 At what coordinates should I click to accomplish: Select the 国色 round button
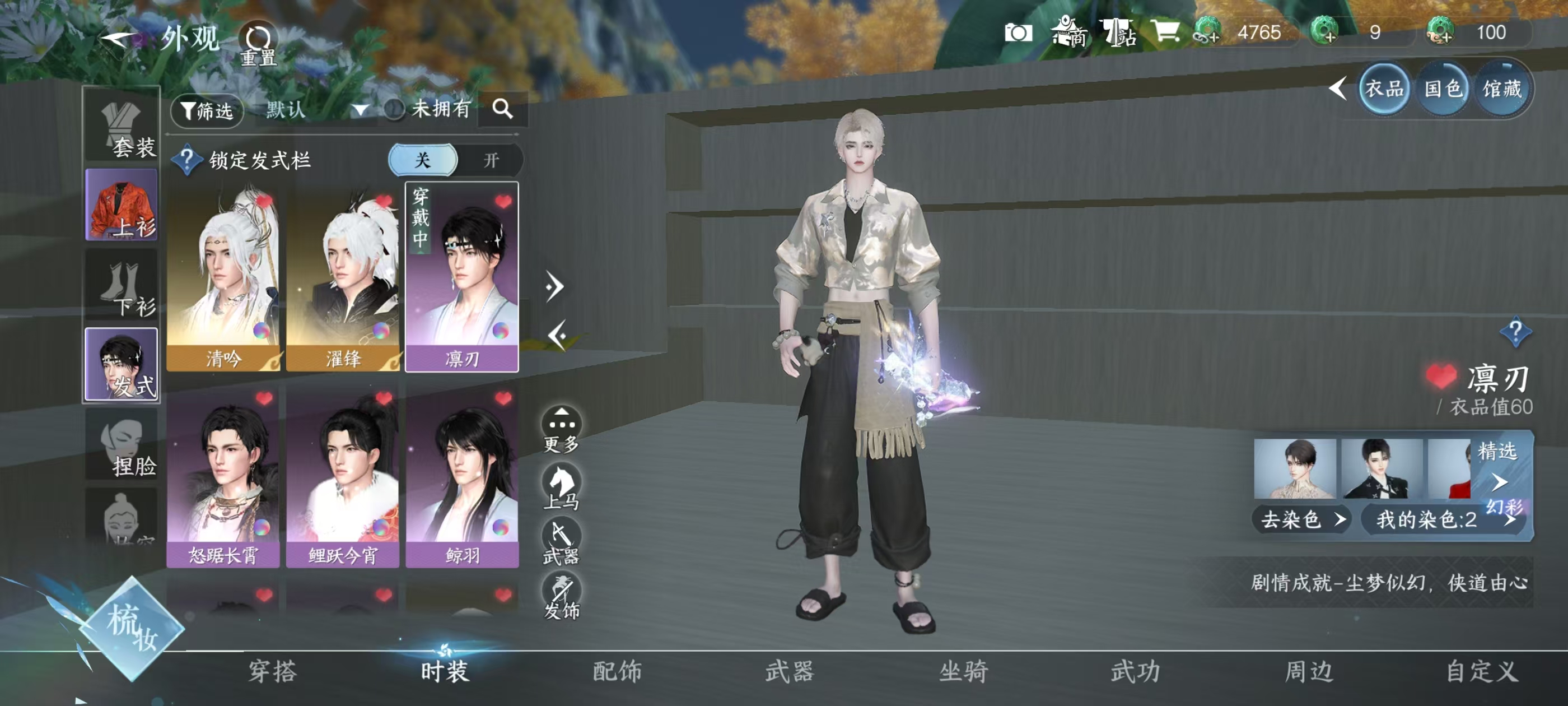1443,90
